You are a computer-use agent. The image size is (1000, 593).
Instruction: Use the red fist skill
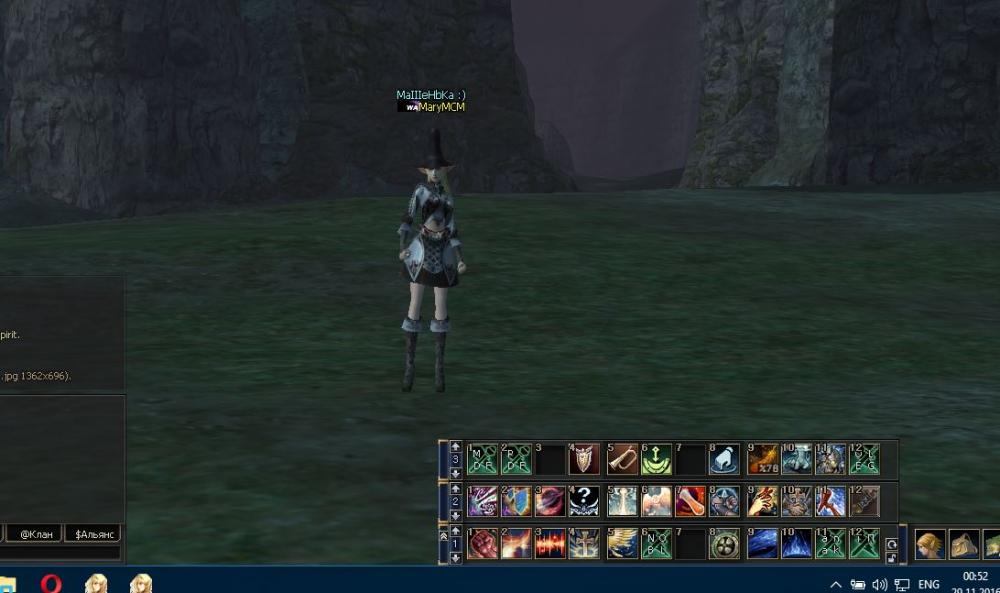[x=482, y=543]
